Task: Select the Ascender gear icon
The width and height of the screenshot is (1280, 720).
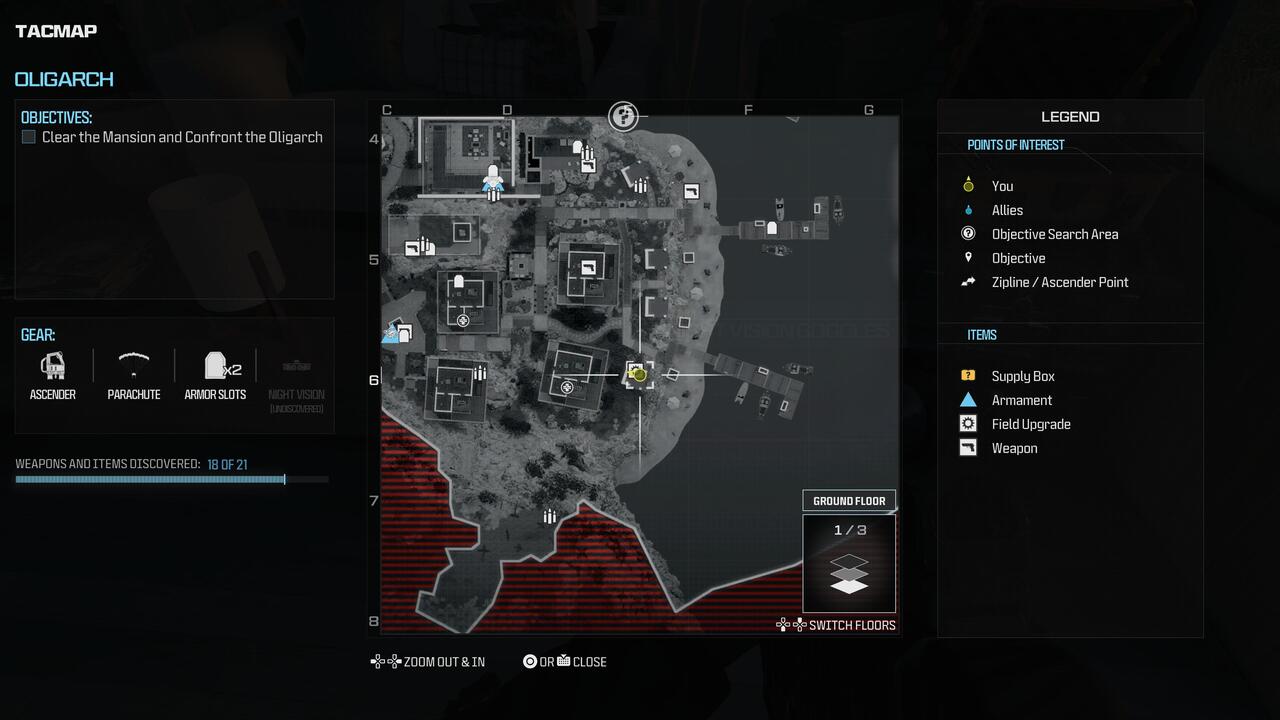Action: (x=52, y=365)
